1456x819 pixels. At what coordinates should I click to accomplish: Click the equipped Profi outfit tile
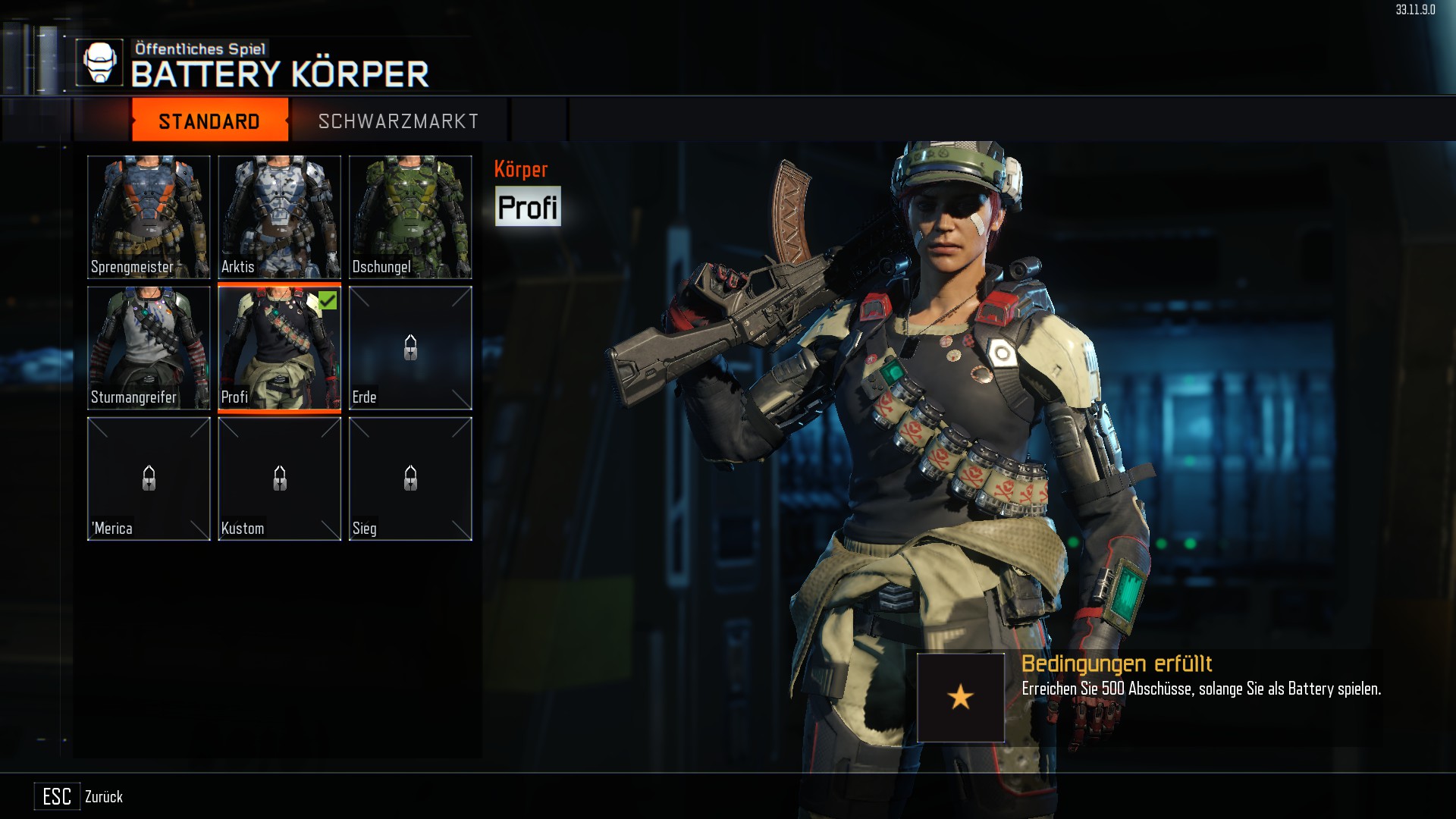[279, 348]
